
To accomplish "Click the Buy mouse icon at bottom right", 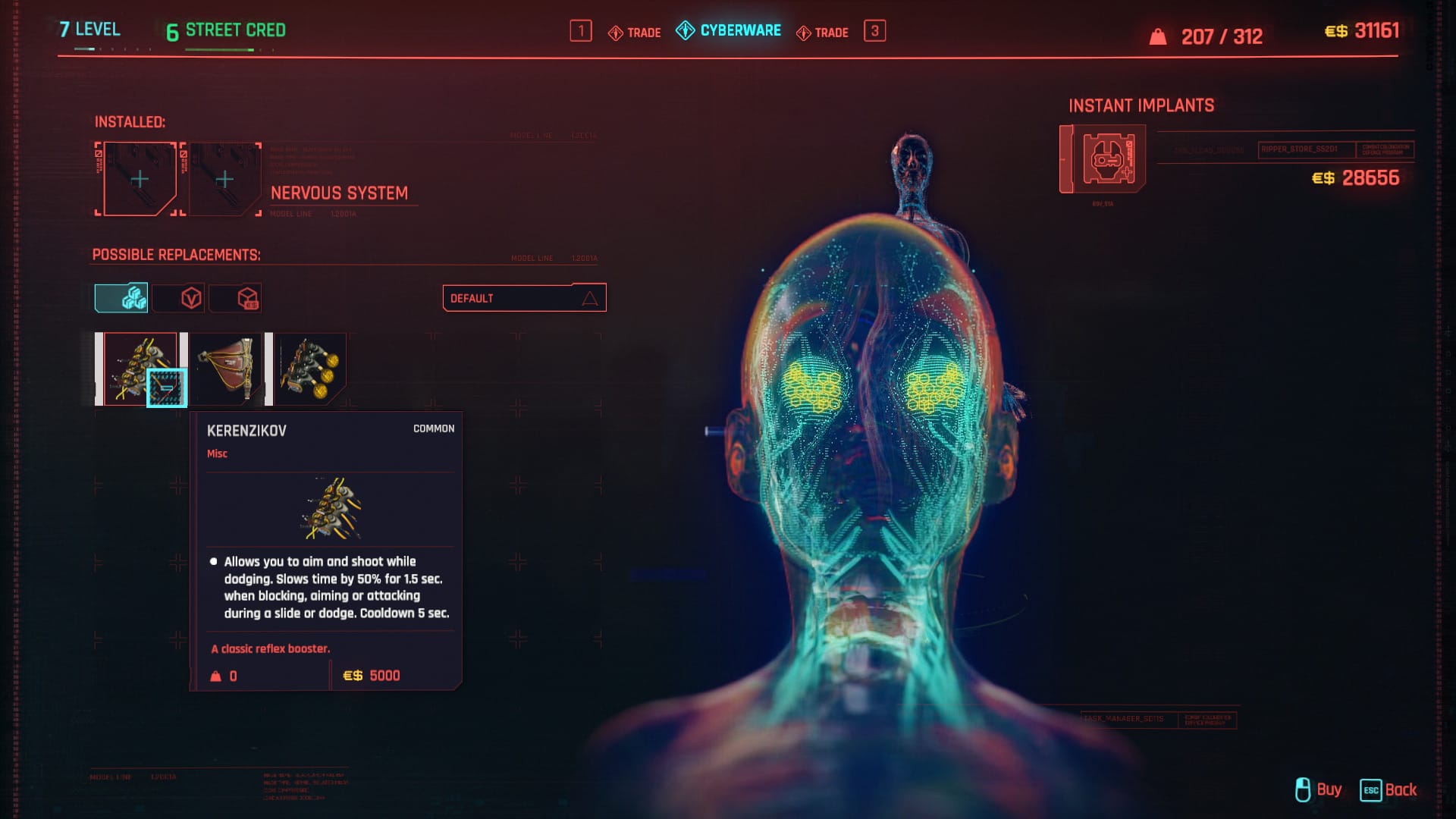I will (x=1303, y=789).
